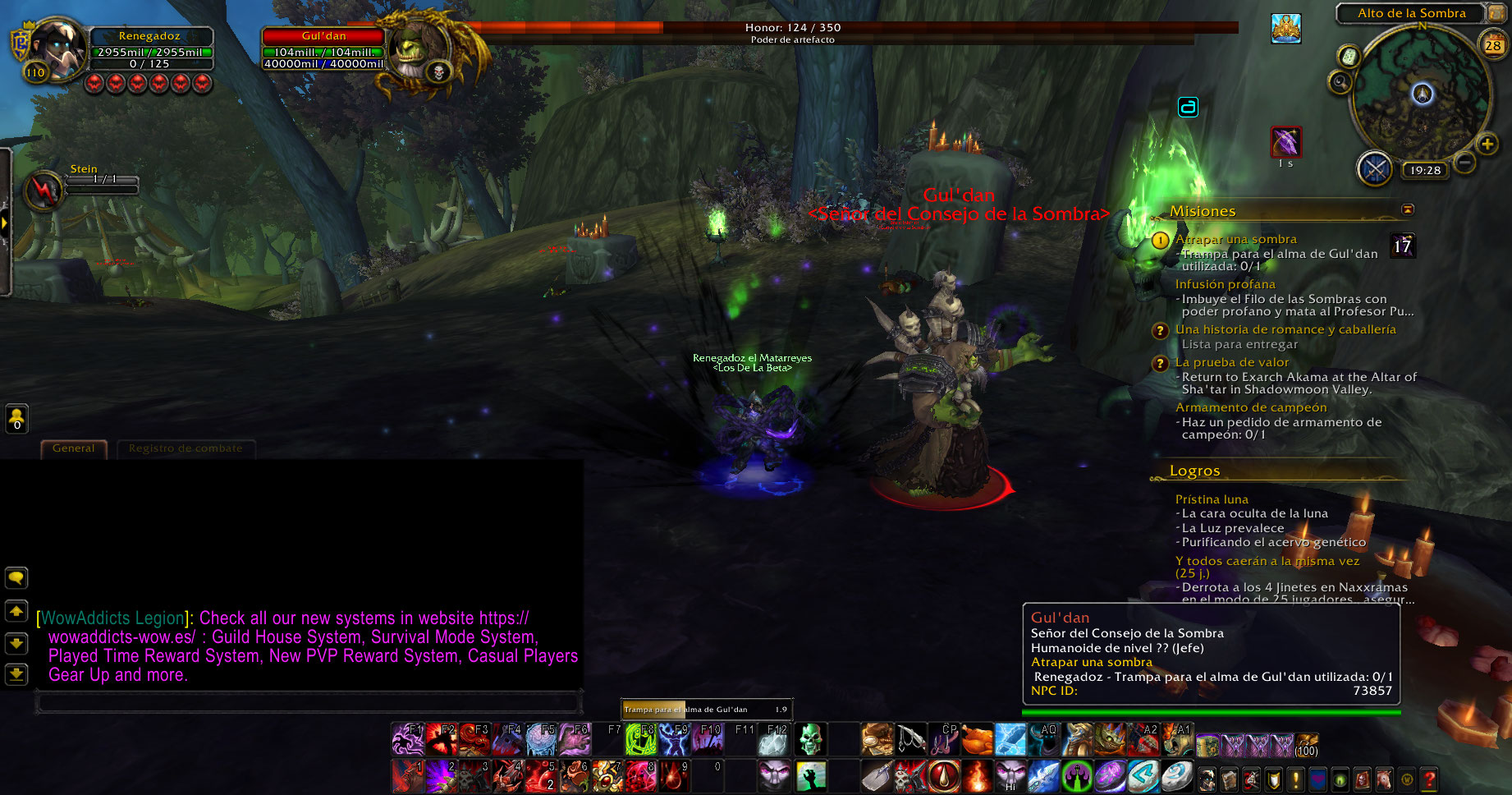Activate the green rune circle ability on F8
1512x795 pixels.
click(x=639, y=739)
